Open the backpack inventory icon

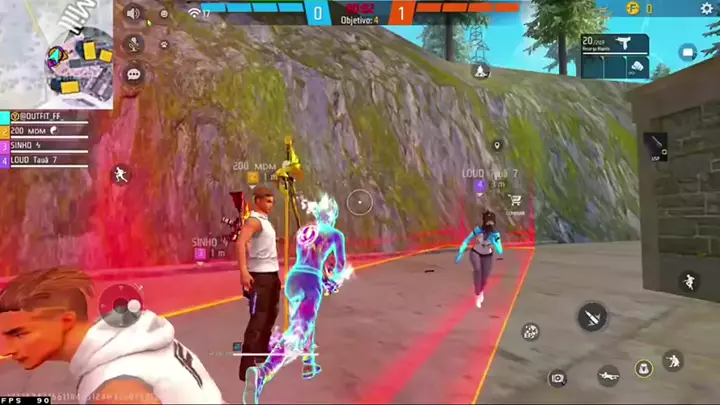687,52
